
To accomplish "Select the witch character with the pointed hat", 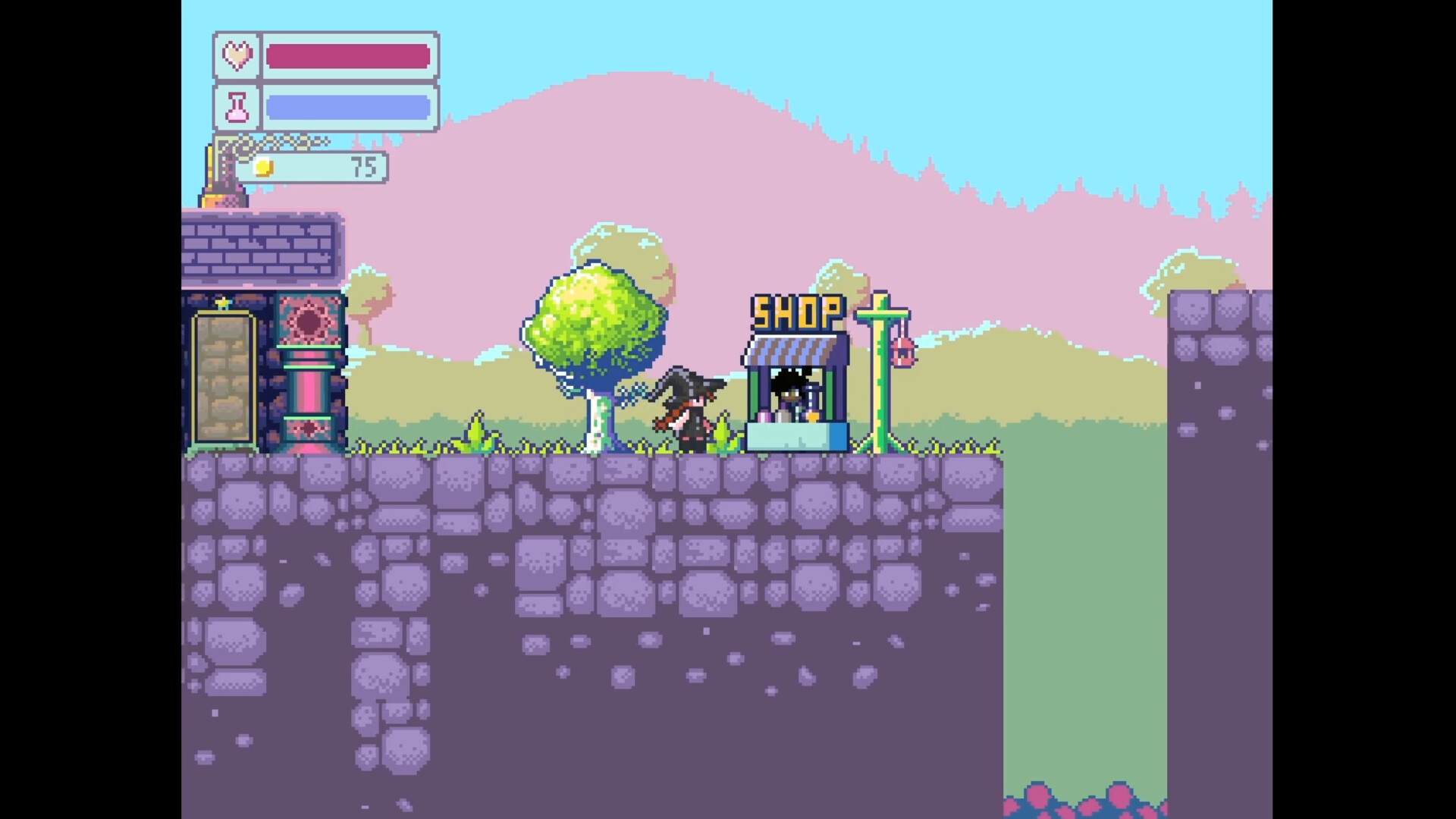I will (686, 409).
